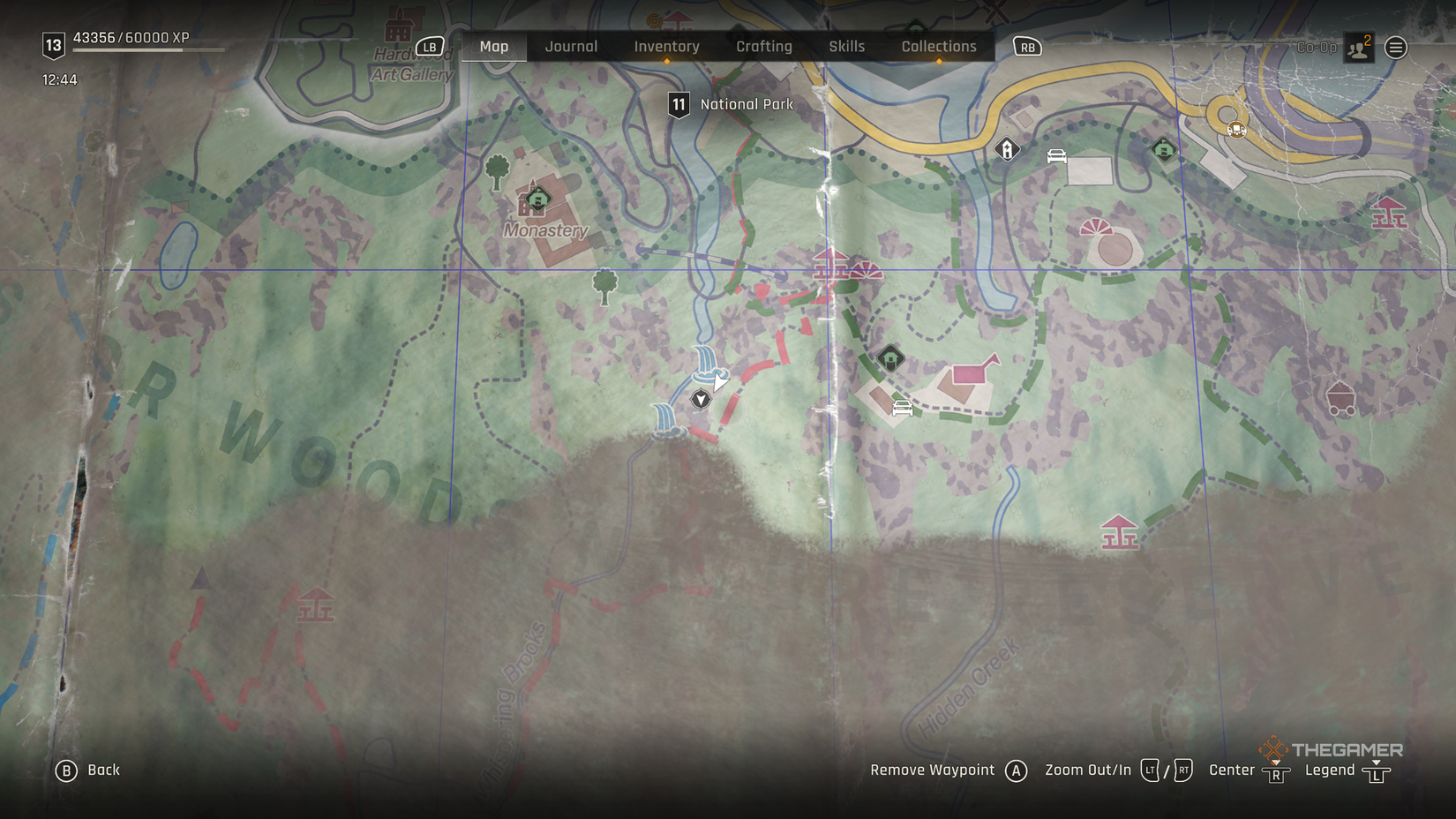The image size is (1456, 819).
Task: Go to the Skills tab
Action: (x=846, y=47)
